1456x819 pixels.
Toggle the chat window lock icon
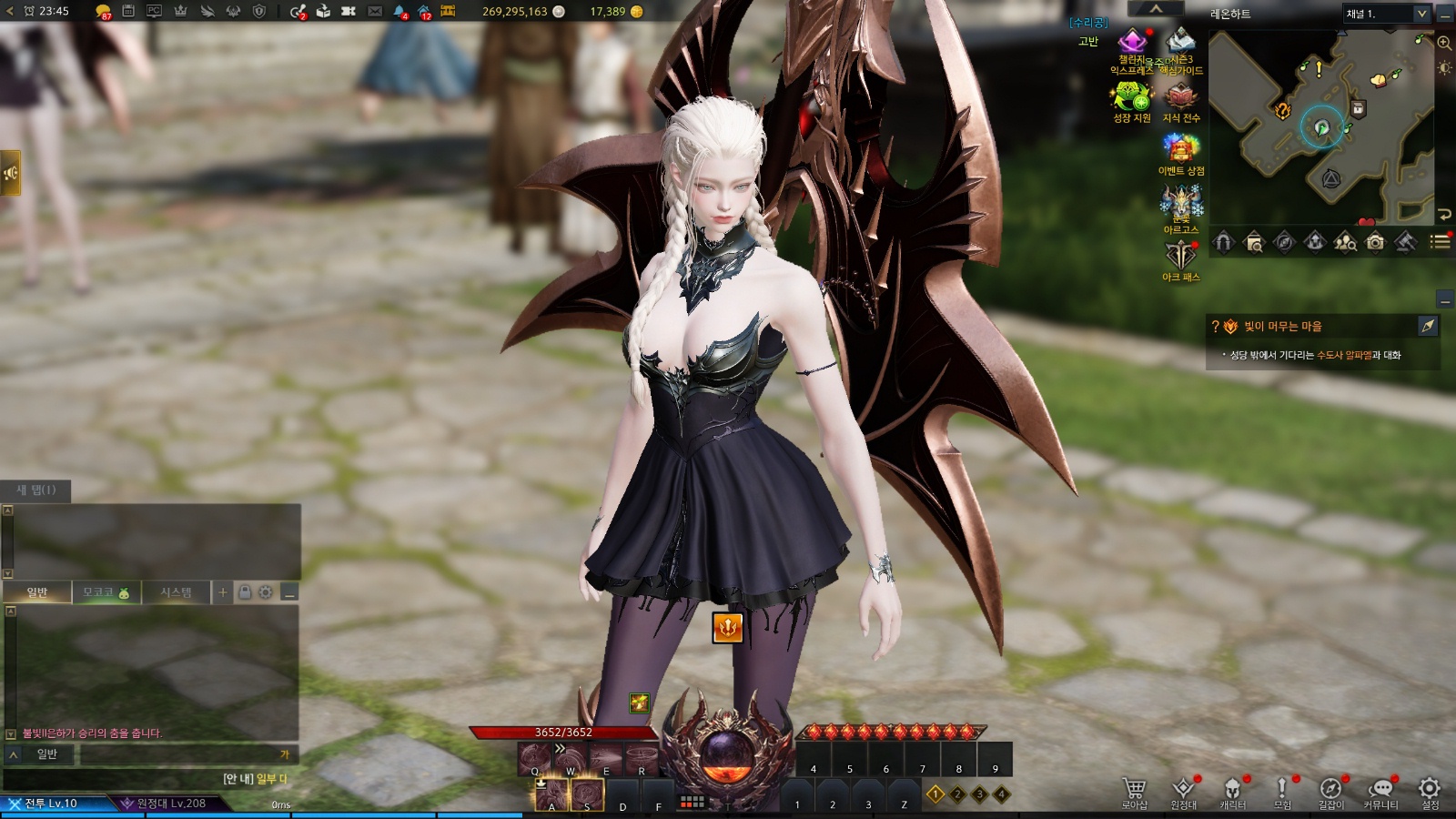click(x=245, y=592)
